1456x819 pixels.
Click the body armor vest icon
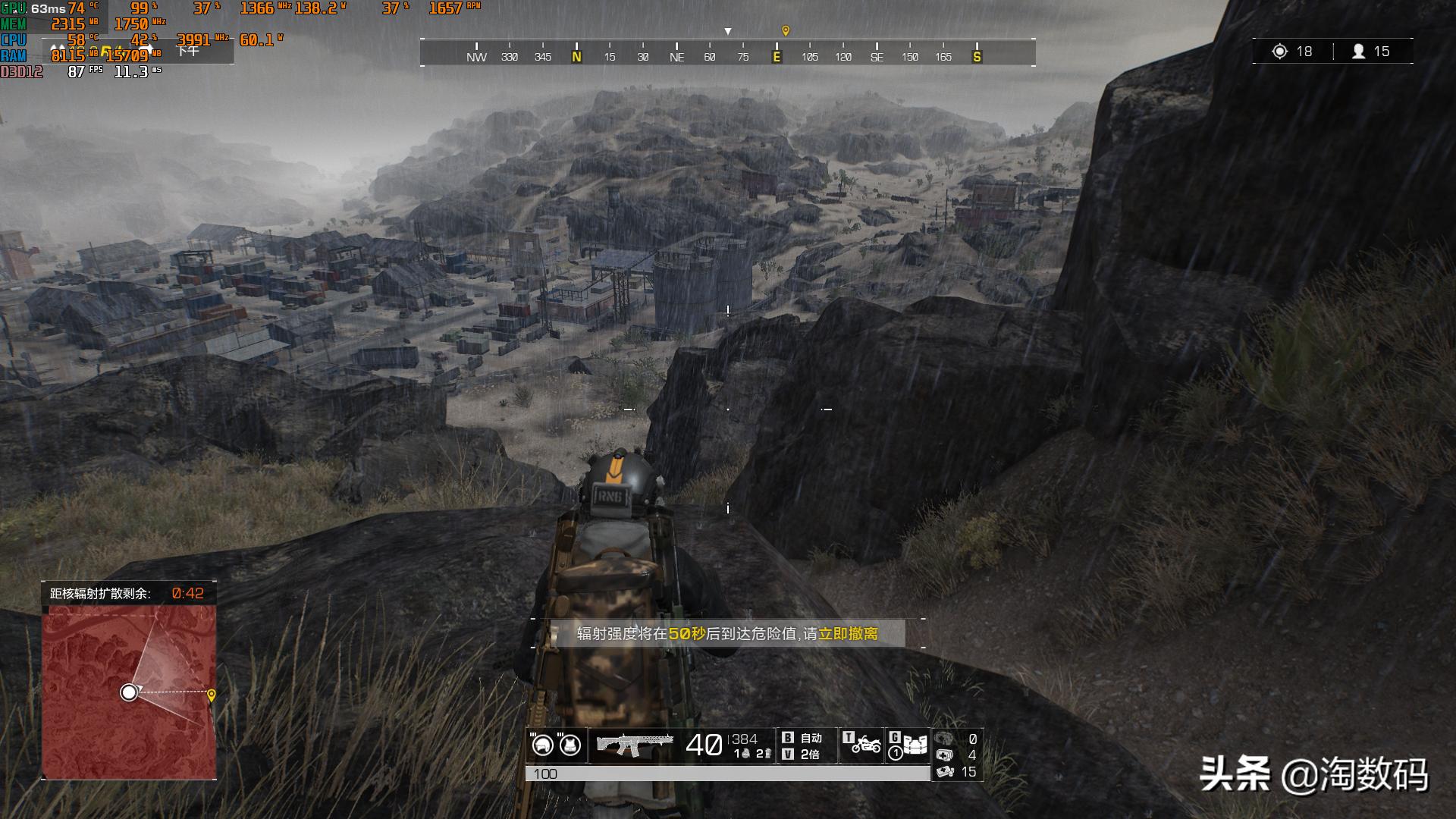click(570, 745)
